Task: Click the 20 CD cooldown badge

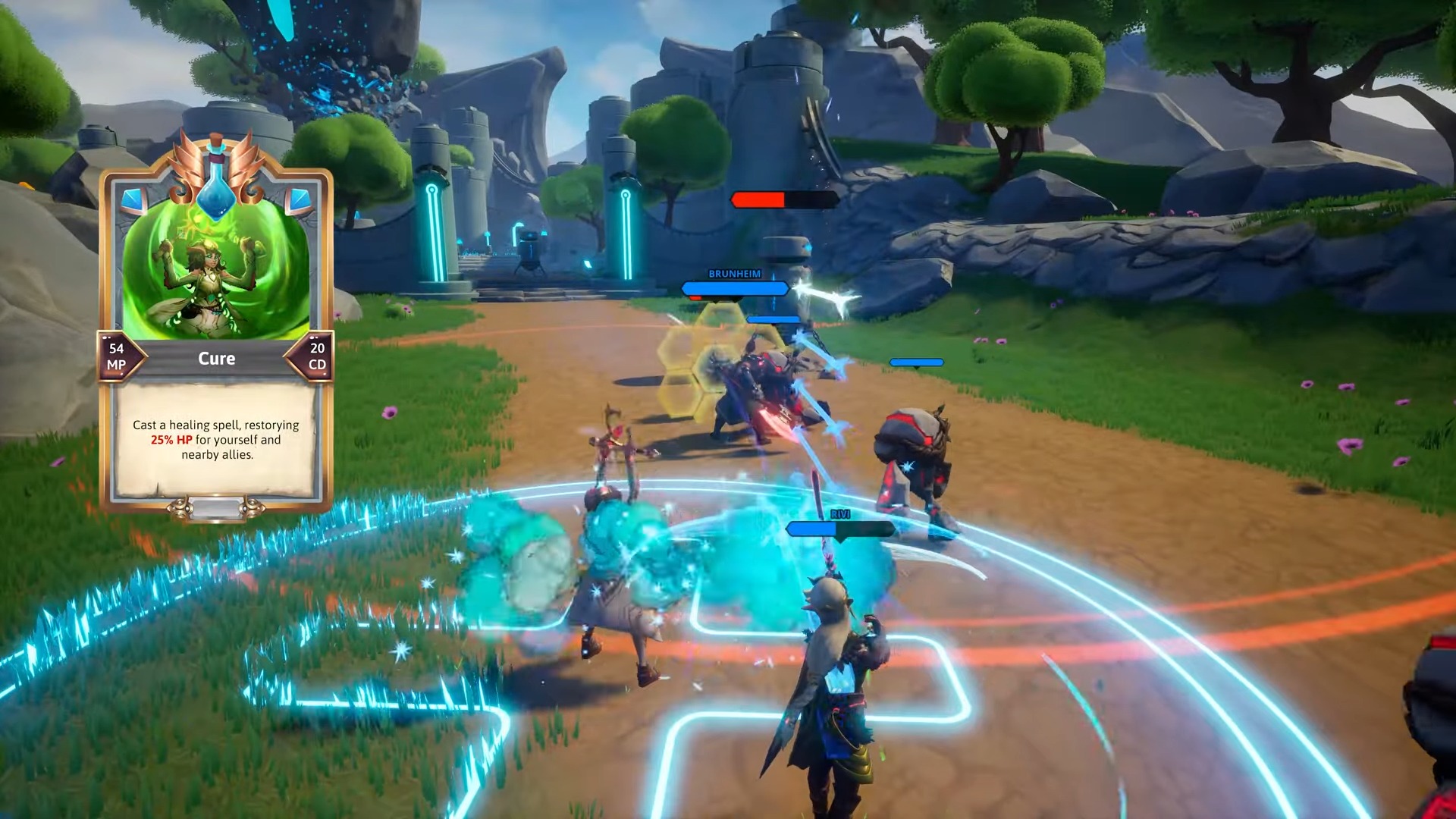Action: coord(317,355)
